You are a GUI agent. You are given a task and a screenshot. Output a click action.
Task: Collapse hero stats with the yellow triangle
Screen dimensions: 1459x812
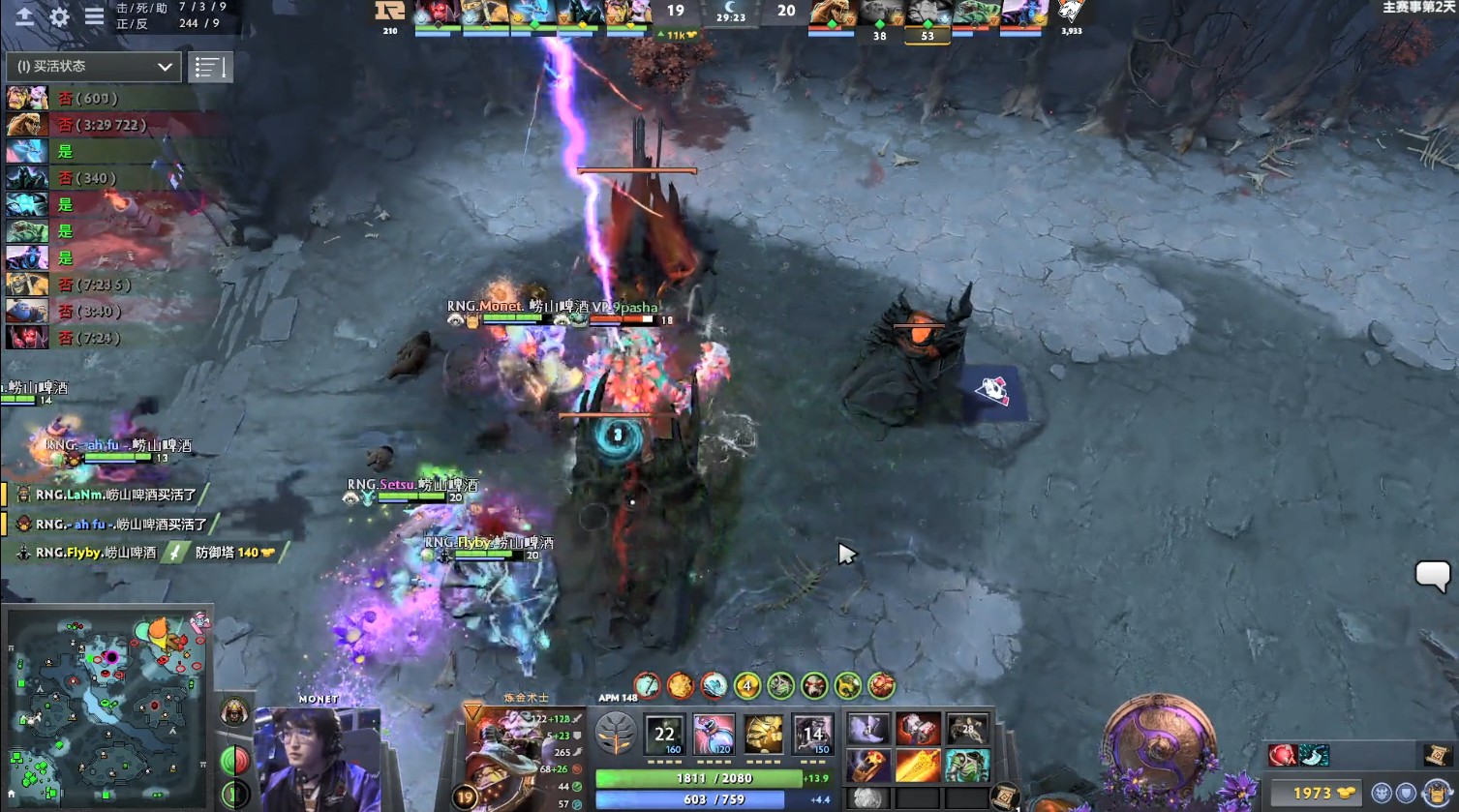tap(473, 710)
